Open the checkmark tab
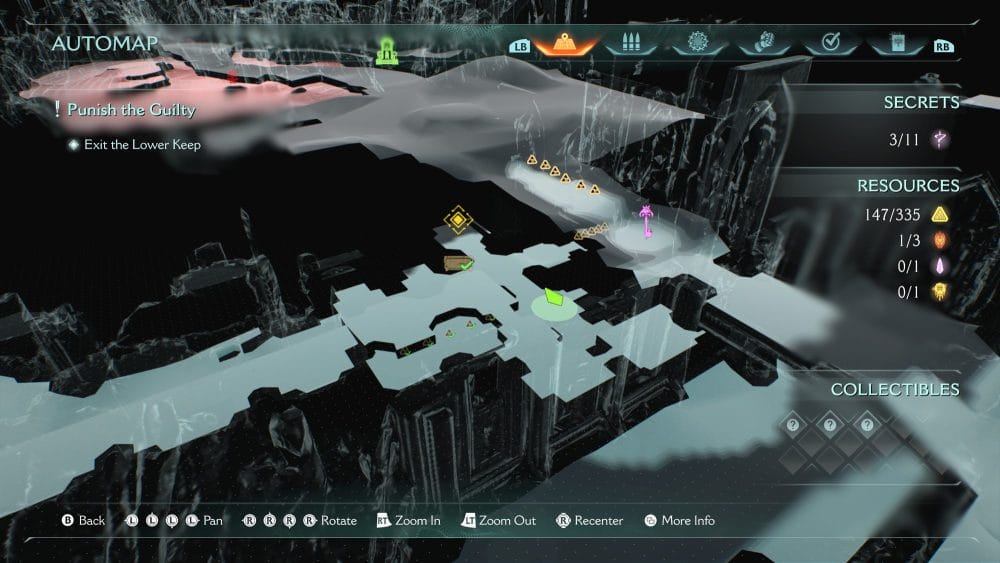Viewport: 1000px width, 563px height. tap(830, 43)
